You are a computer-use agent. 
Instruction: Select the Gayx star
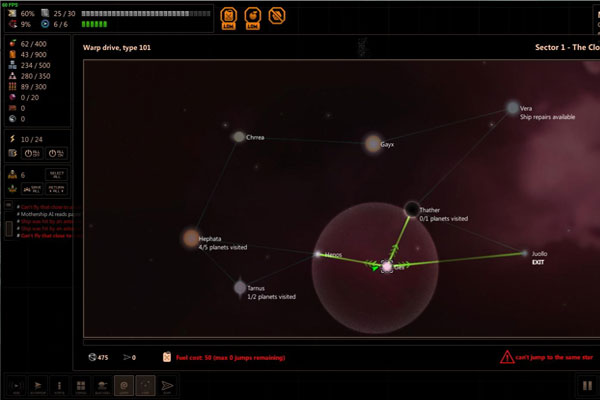(373, 144)
